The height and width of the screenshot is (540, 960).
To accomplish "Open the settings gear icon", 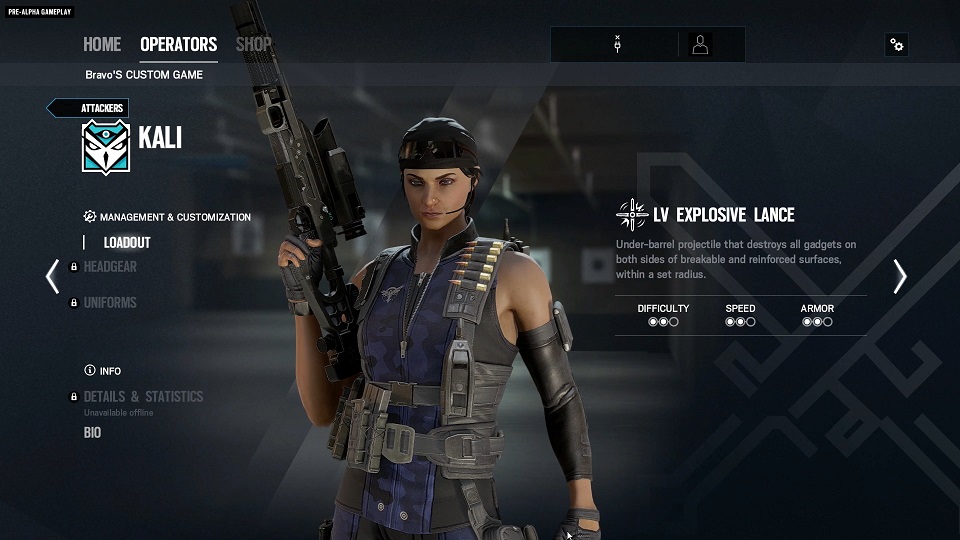I will coord(896,44).
